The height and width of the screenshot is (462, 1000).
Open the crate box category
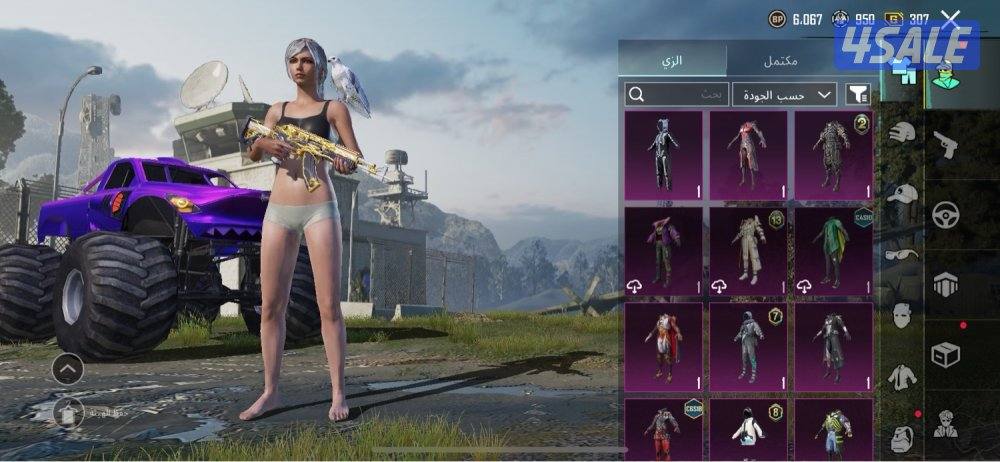946,354
